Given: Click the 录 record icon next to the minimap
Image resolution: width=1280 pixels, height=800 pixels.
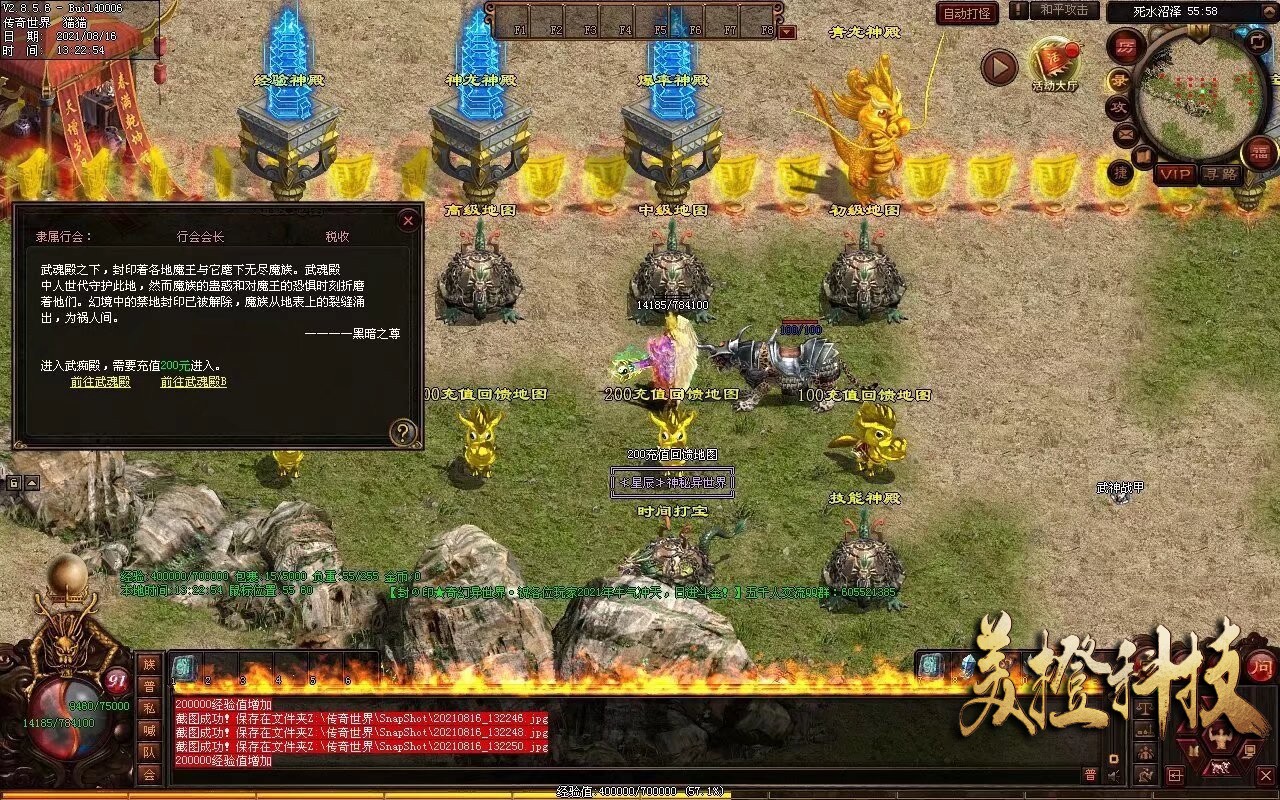Looking at the screenshot, I should point(1122,80).
